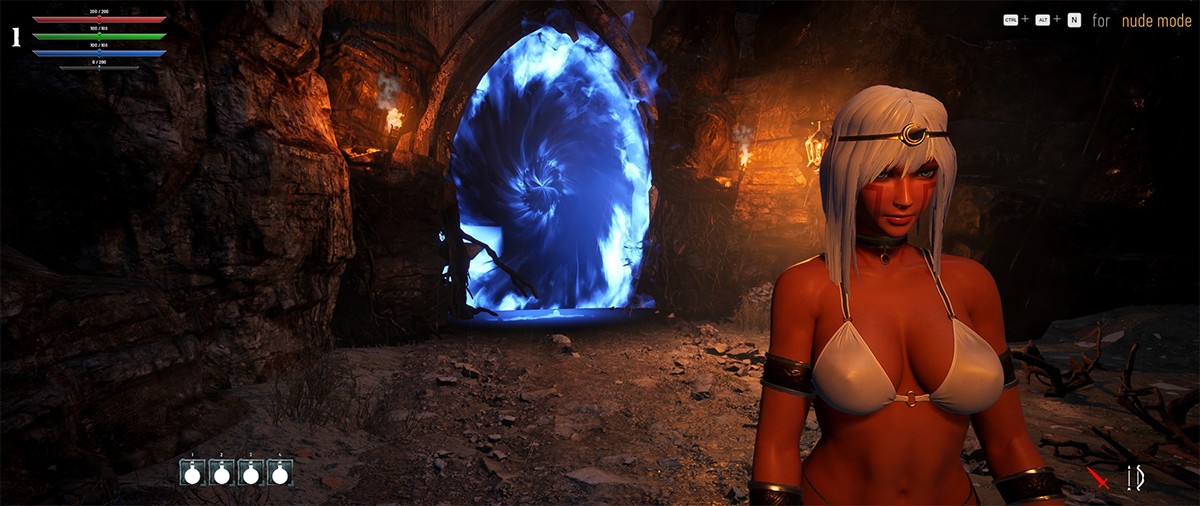Switch to the white bow and arrow icon

coord(1135,479)
